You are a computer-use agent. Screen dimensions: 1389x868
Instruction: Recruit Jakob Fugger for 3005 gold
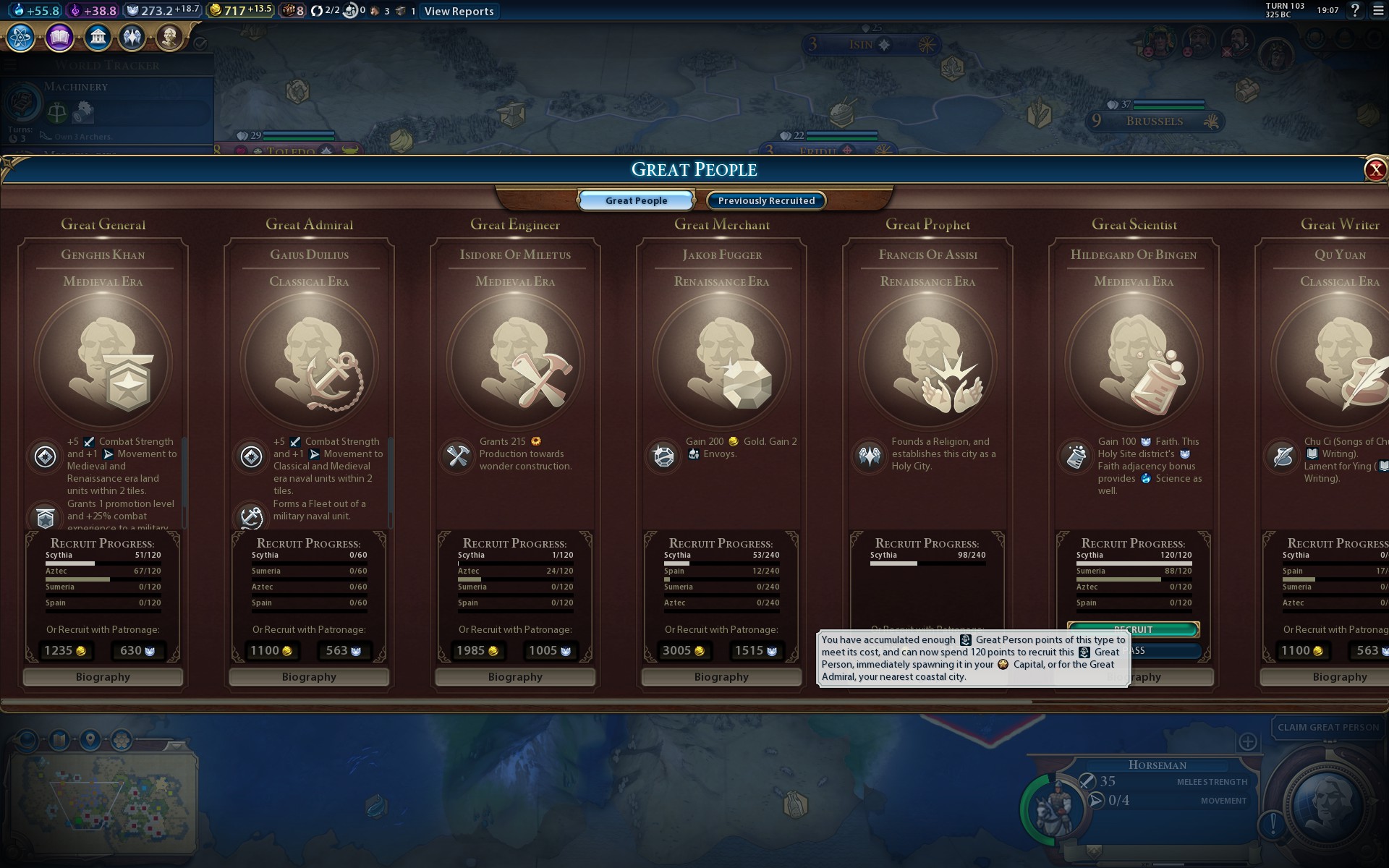coord(684,651)
